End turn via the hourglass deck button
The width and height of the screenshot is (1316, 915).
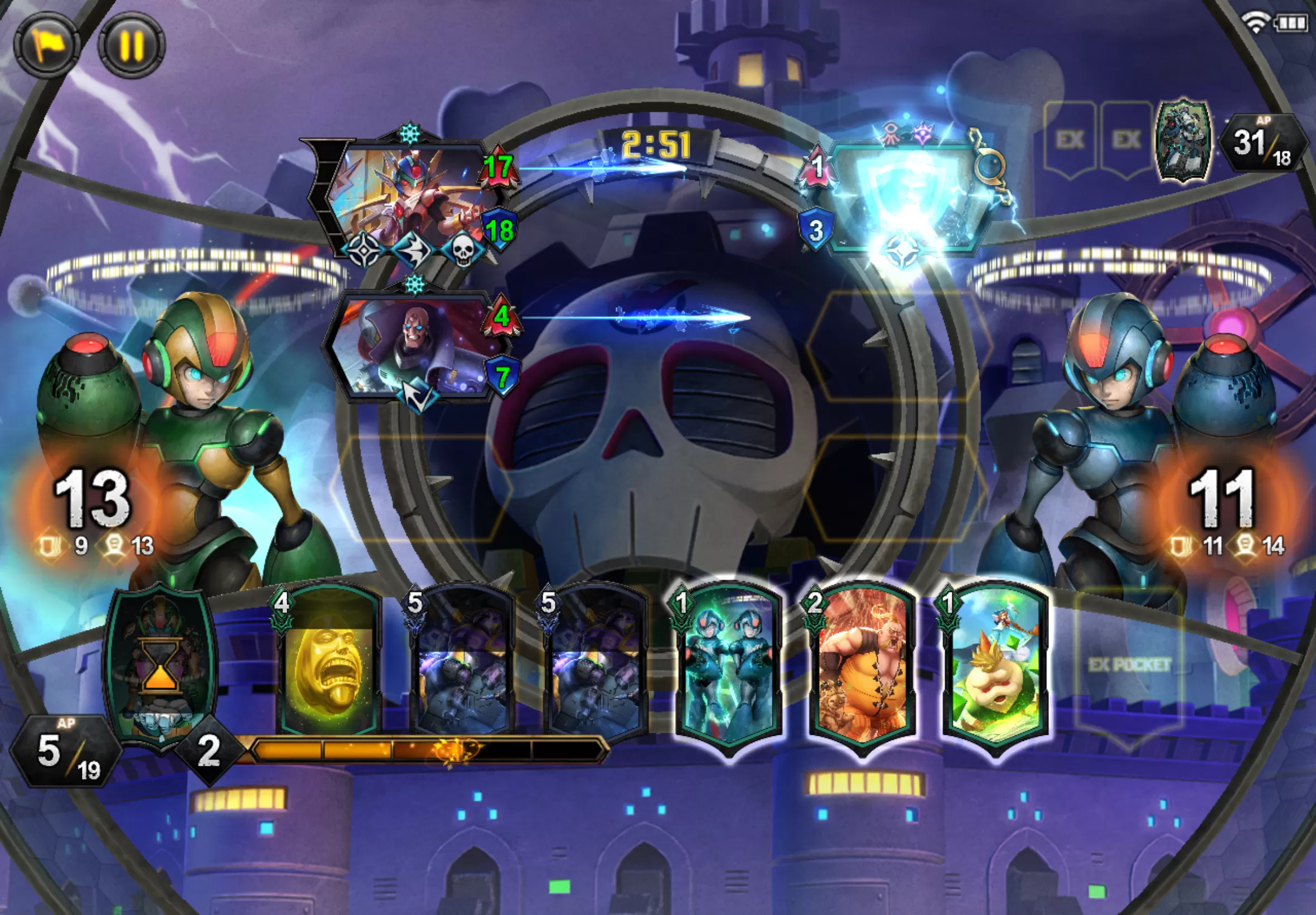point(161,665)
